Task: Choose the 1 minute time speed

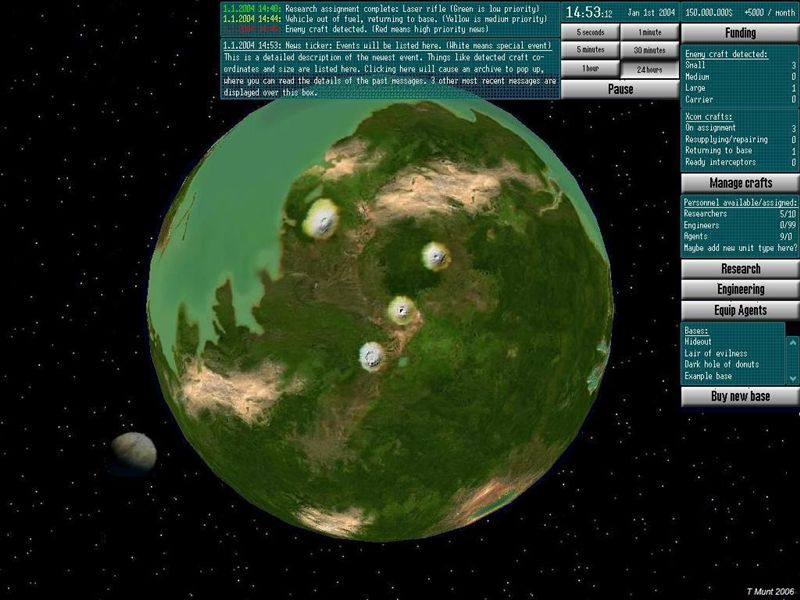Action: [649, 31]
